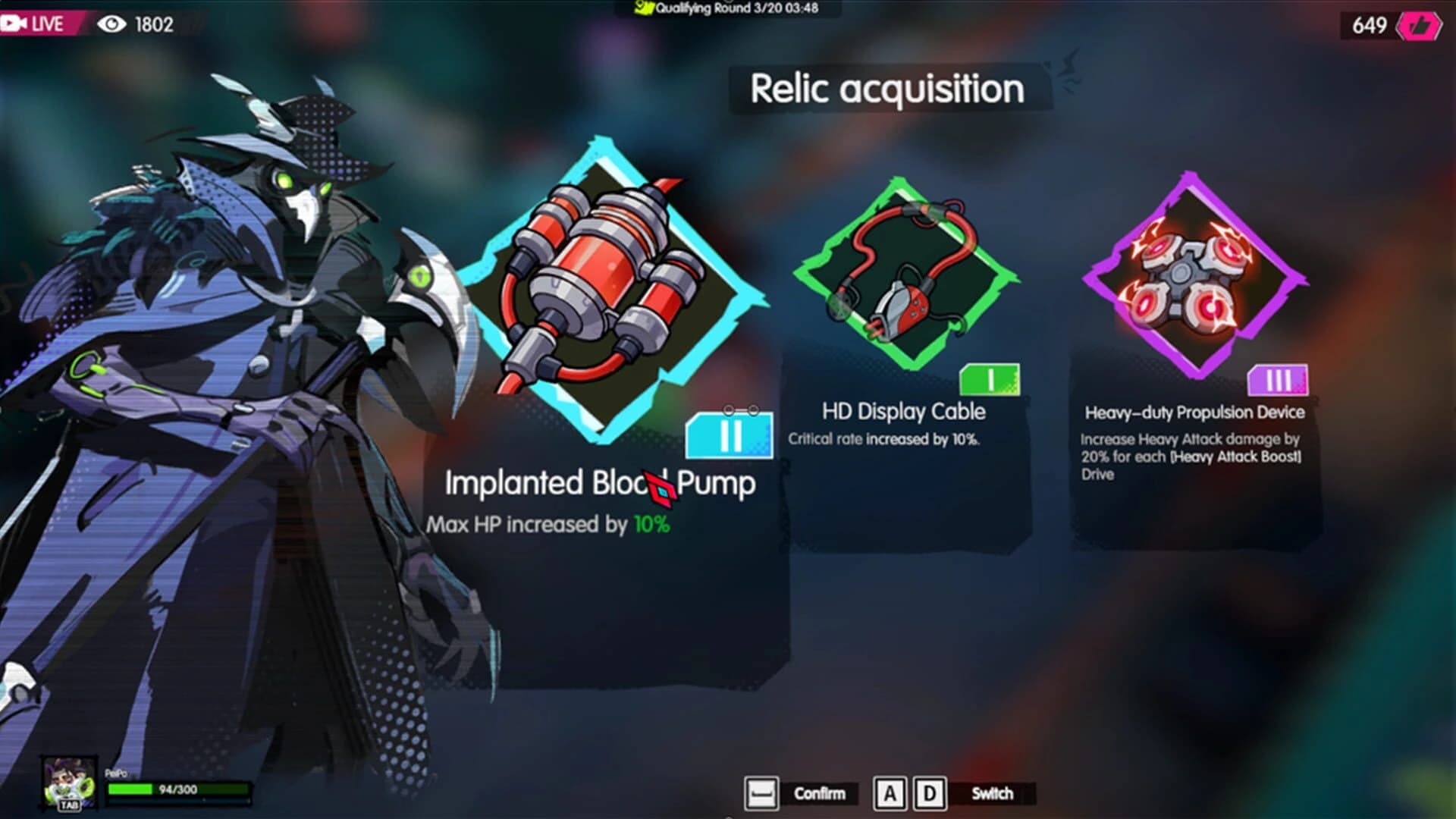Viewport: 1456px width, 819px height.
Task: Click the viewer eye icon beside 1802
Action: (111, 23)
